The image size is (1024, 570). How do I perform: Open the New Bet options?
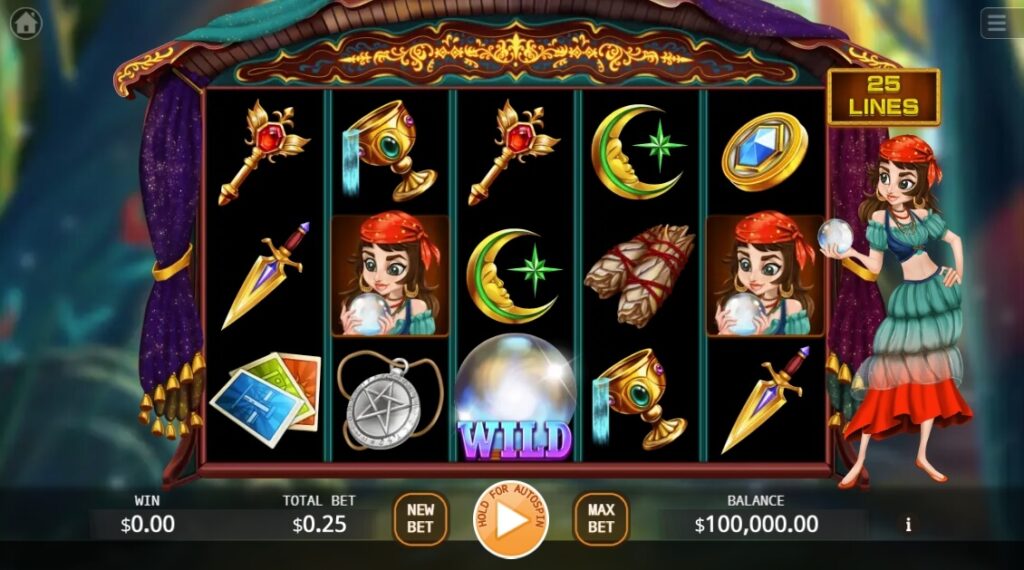tap(420, 519)
